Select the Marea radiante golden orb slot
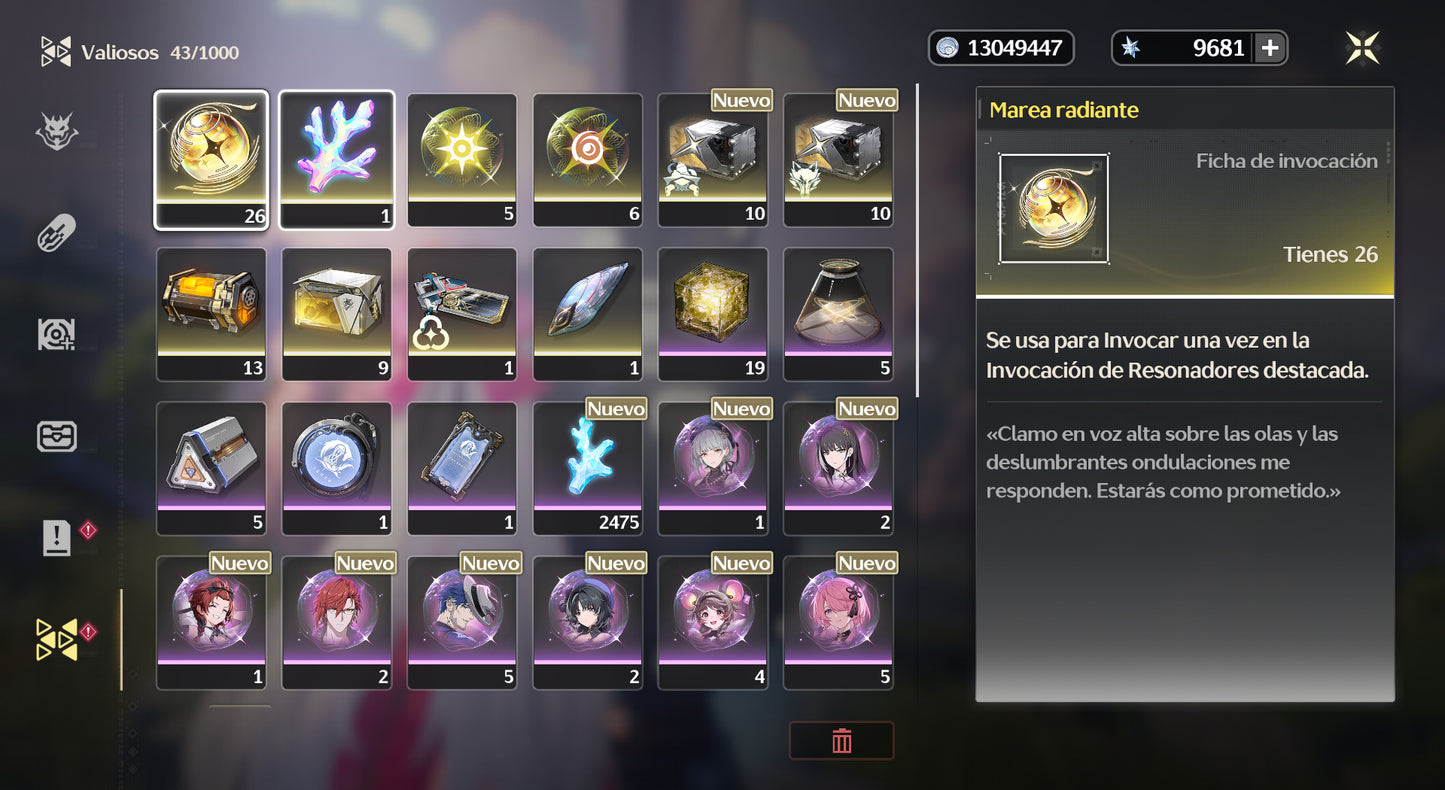Viewport: 1445px width, 790px height. click(x=211, y=159)
